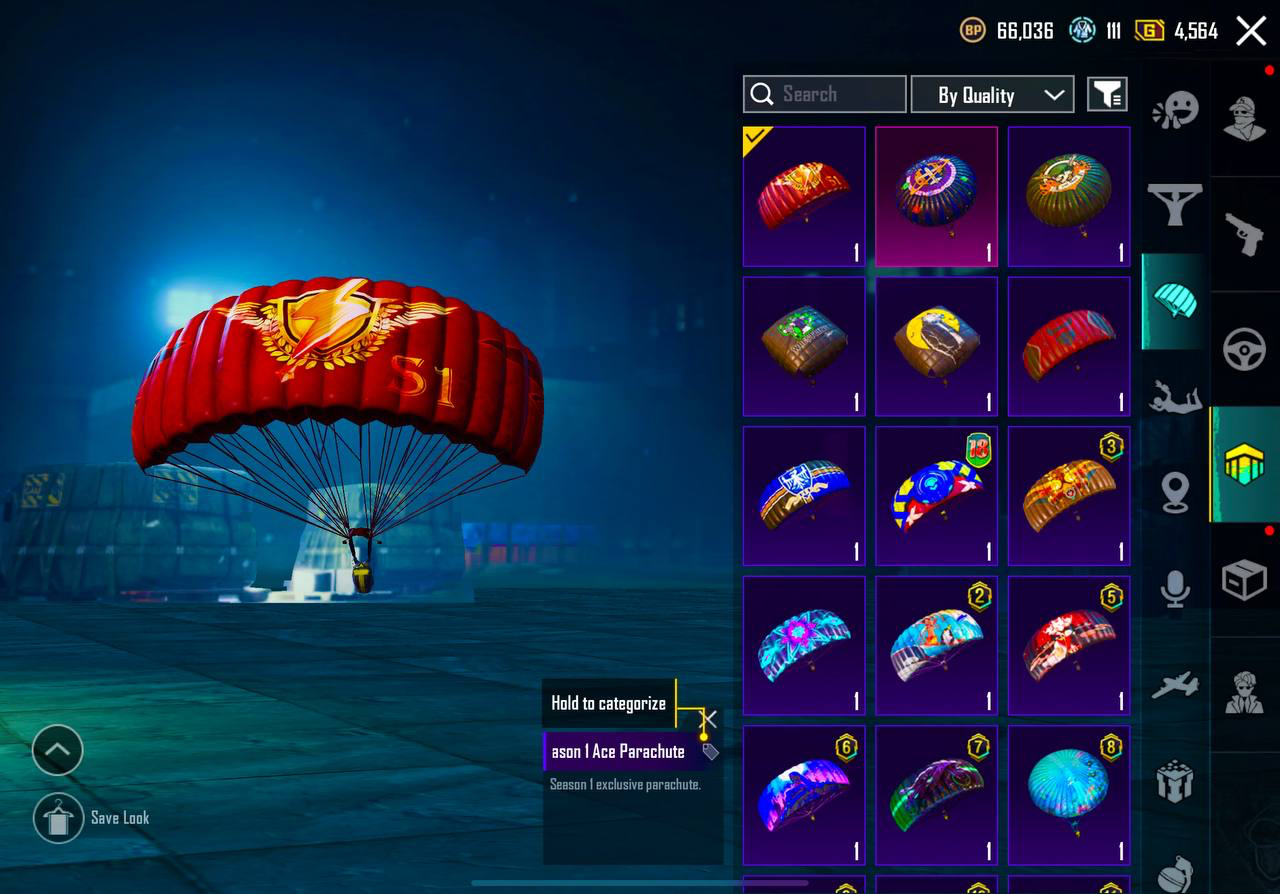Expand the up-arrow circle button

pyautogui.click(x=57, y=750)
